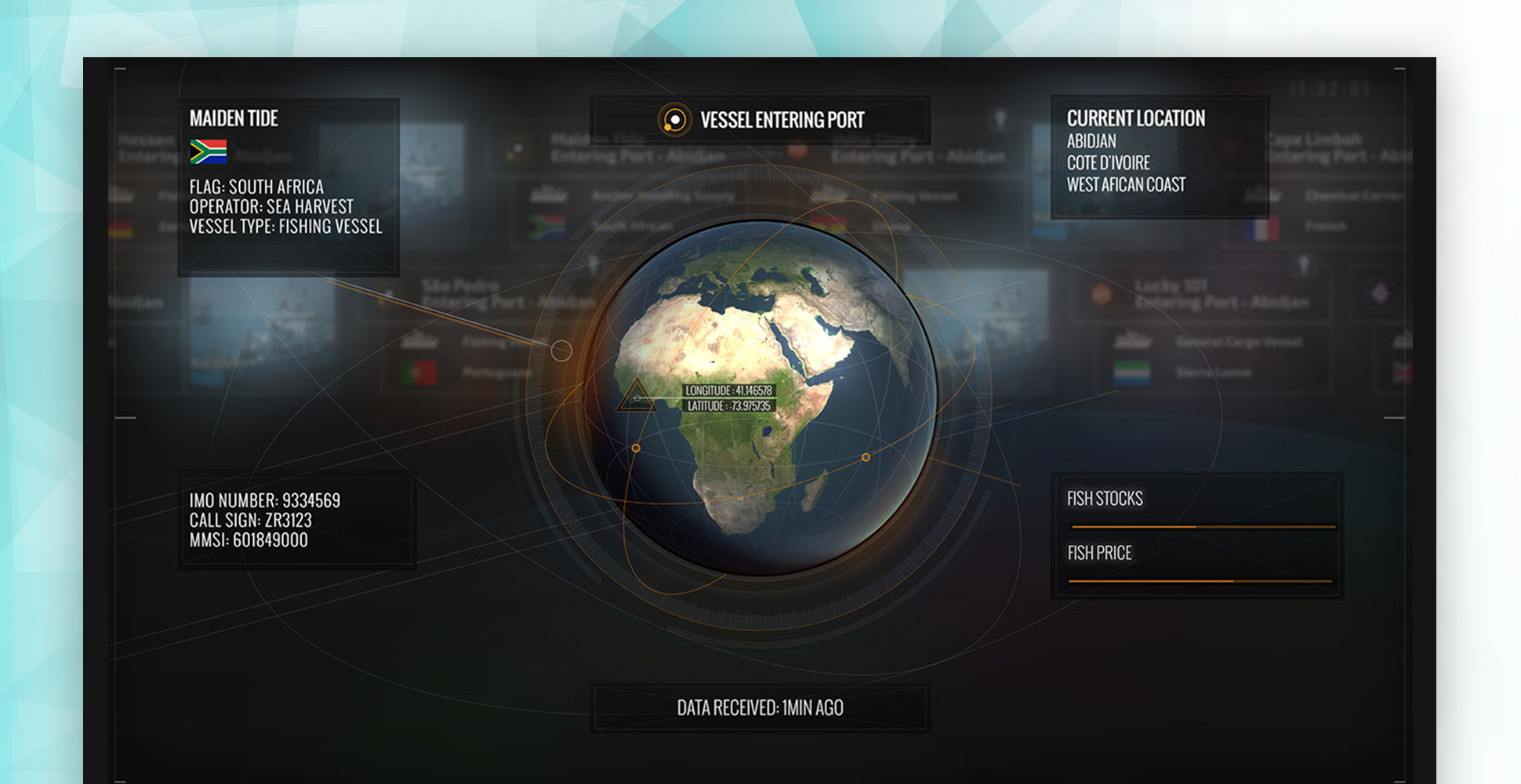
Task: Select the Data Received status panel
Action: pyautogui.click(x=760, y=708)
